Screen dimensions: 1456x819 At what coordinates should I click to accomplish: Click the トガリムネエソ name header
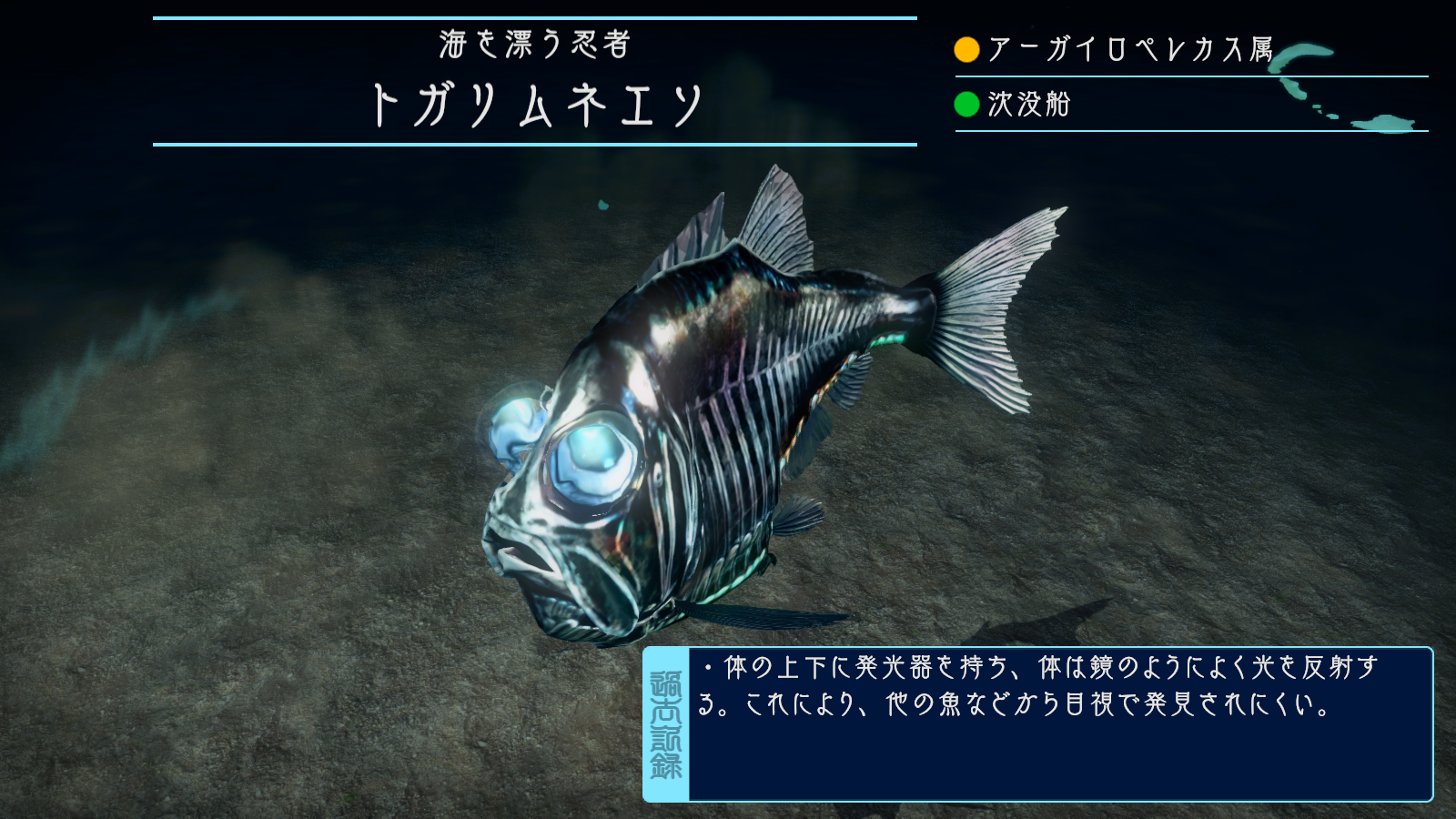point(536,106)
